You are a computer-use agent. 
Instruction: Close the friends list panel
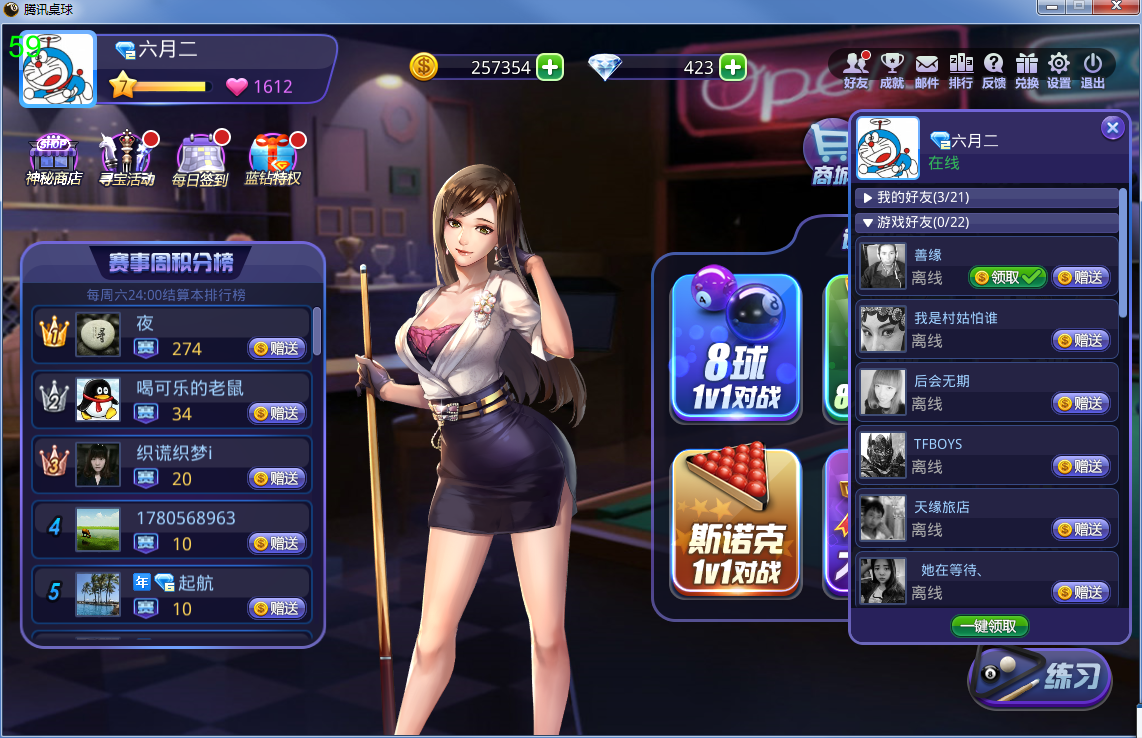tap(1112, 128)
